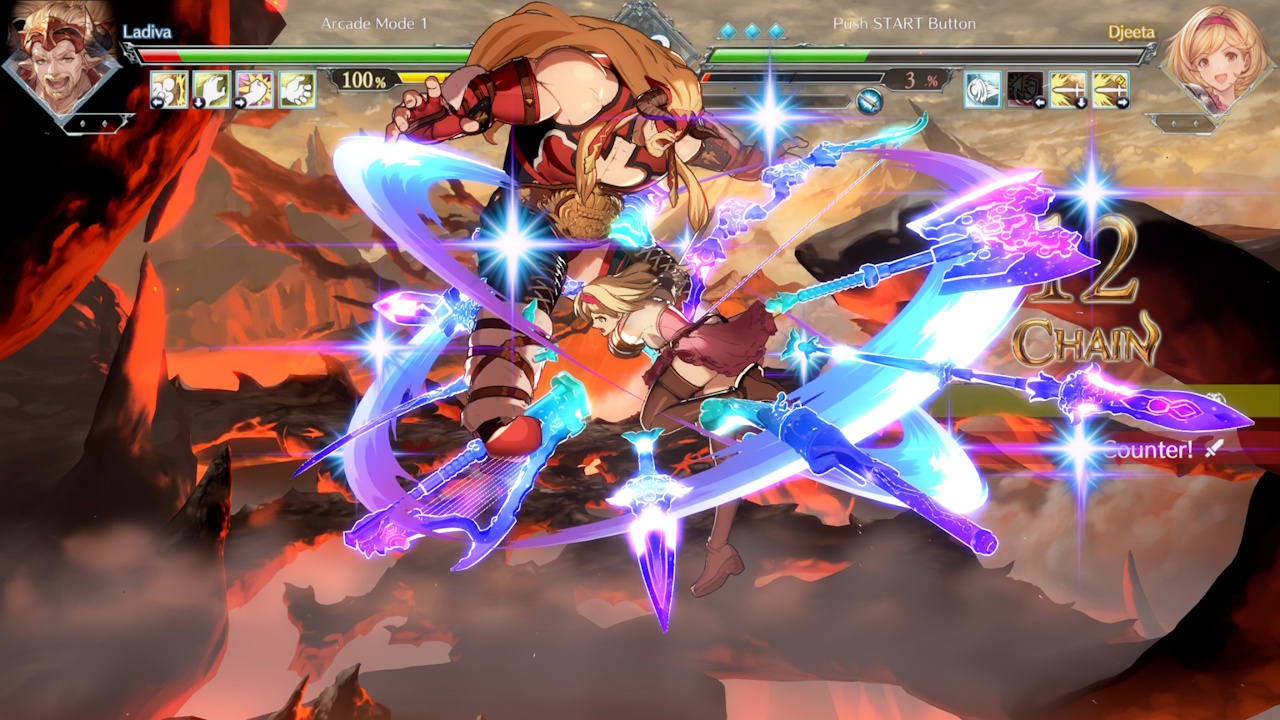Select Ladiva's flexing pose skill icon
The height and width of the screenshot is (720, 1280).
click(x=169, y=89)
